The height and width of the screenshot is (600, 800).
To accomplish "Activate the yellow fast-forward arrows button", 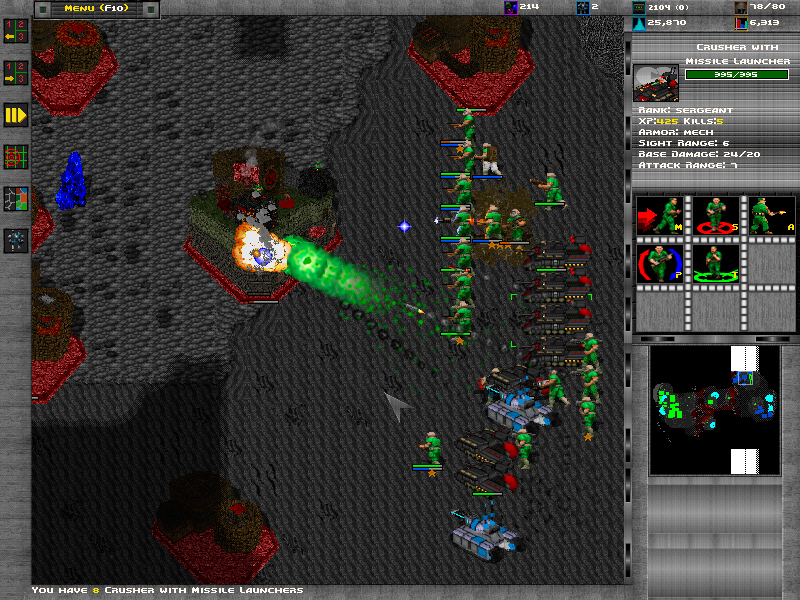I will 15,115.
